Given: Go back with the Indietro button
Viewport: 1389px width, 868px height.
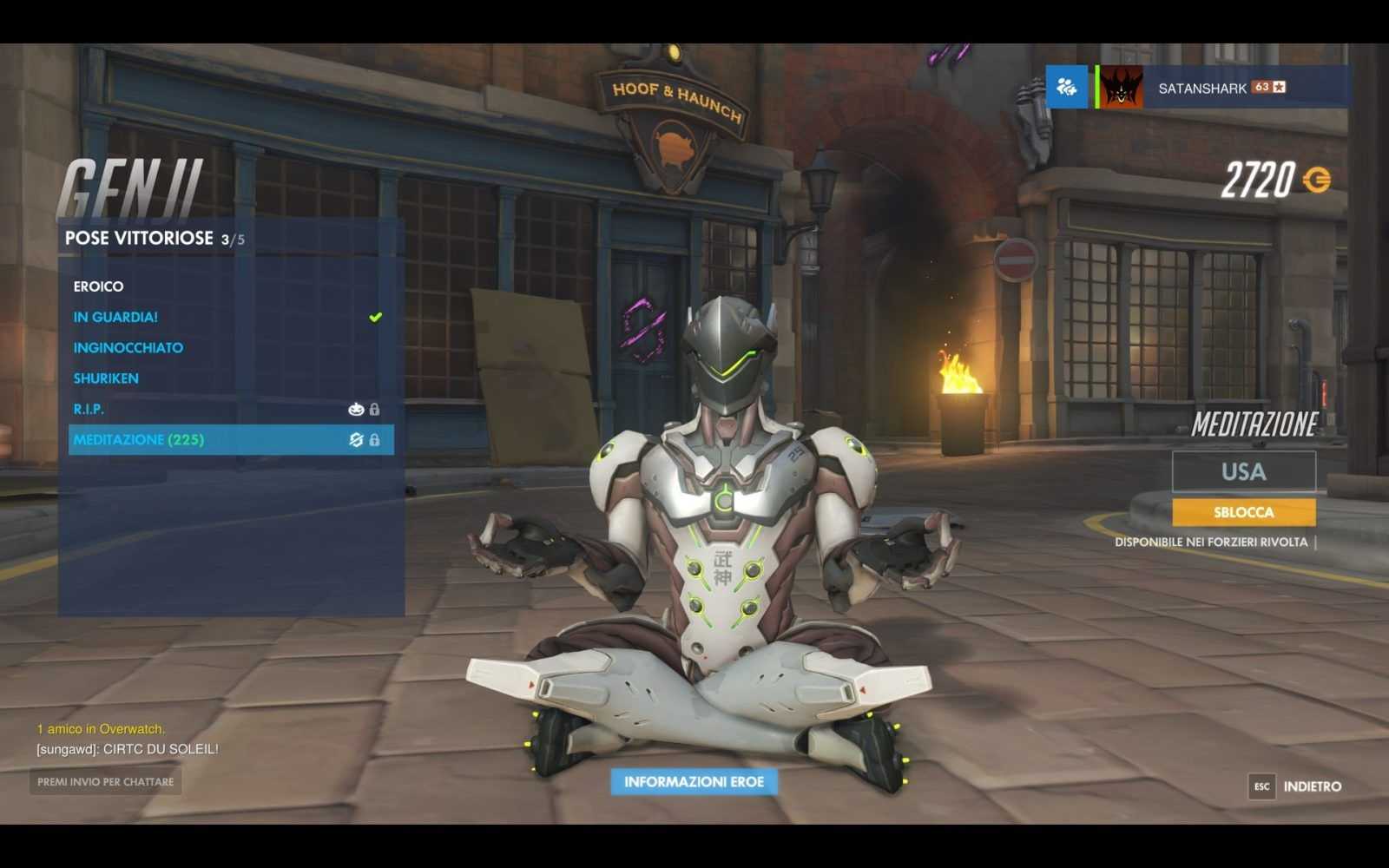Looking at the screenshot, I should (x=1297, y=786).
